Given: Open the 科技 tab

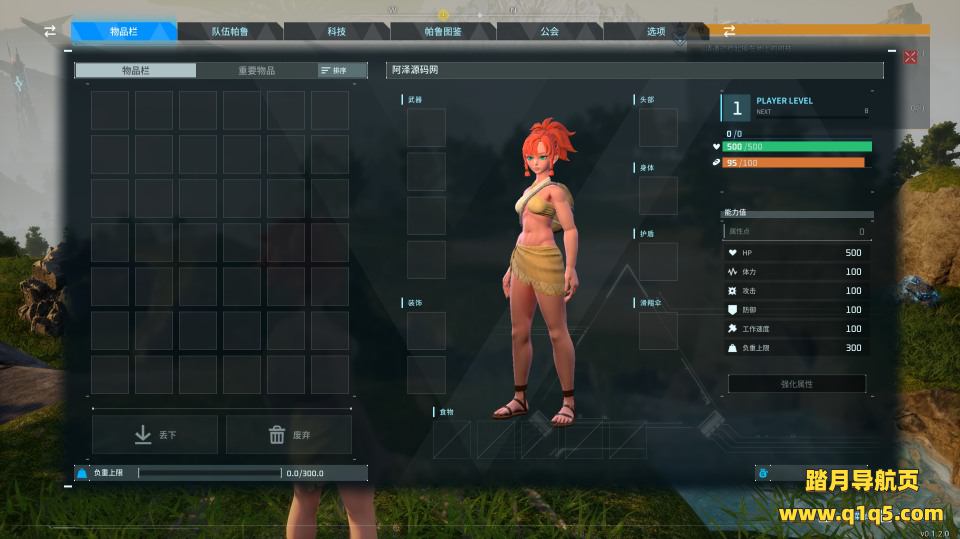Looking at the screenshot, I should 336,32.
